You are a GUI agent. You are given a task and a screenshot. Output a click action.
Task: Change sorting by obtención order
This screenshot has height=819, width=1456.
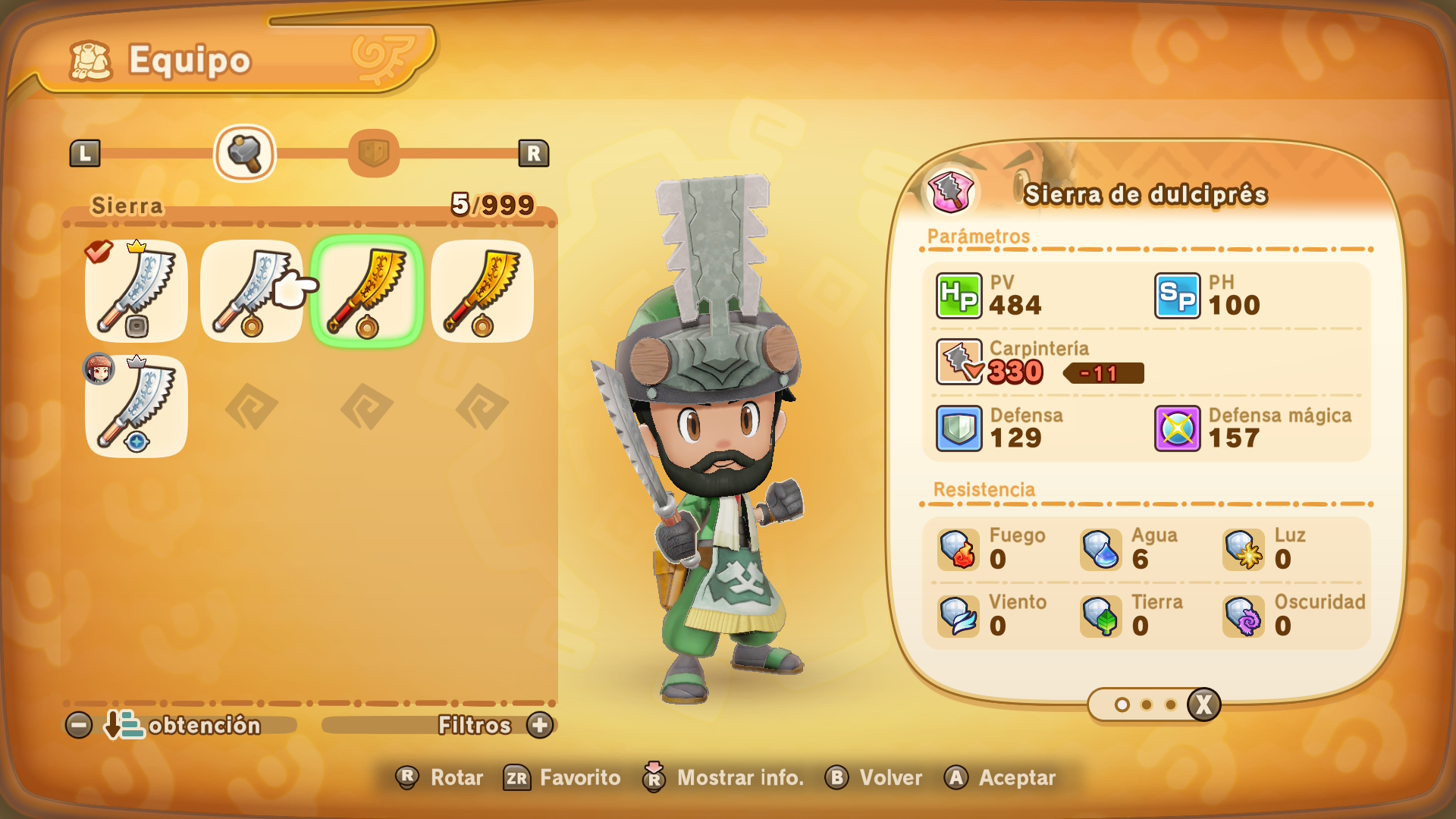coord(180,725)
